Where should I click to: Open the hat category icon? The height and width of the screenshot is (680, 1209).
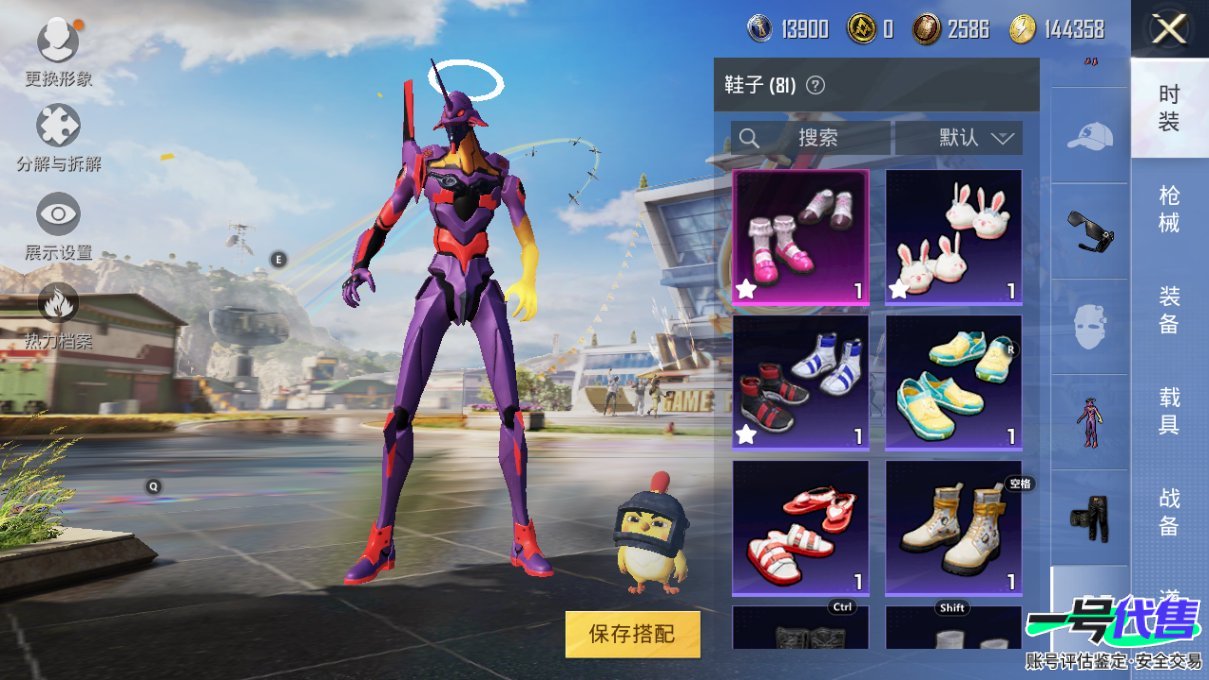[1089, 136]
